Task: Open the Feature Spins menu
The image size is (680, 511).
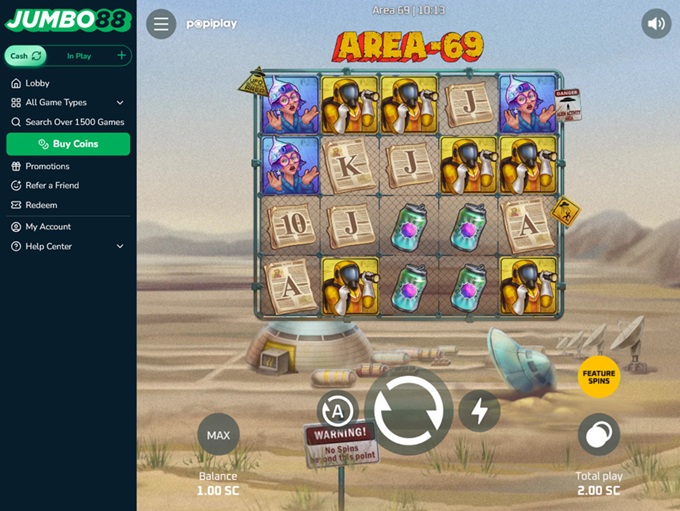Action: pyautogui.click(x=599, y=376)
